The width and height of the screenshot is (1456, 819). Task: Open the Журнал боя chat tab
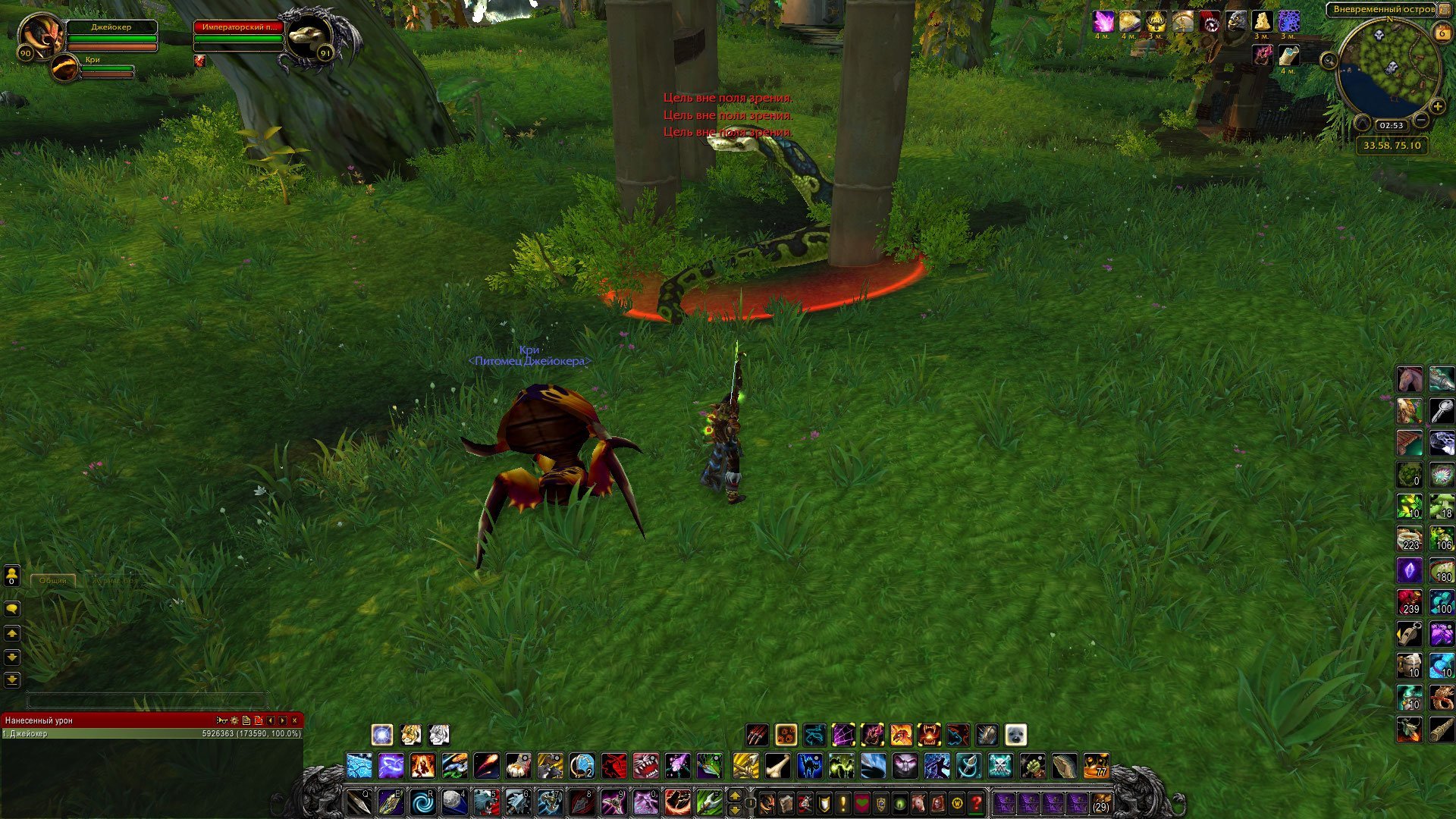tap(114, 580)
